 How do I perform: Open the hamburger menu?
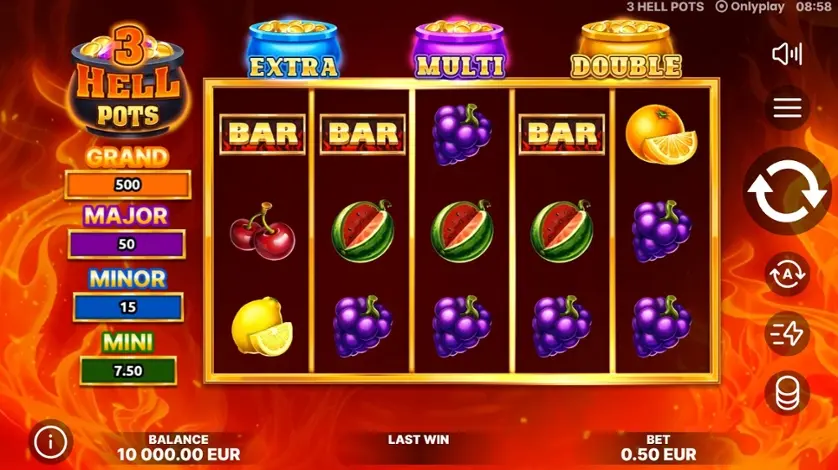[787, 109]
